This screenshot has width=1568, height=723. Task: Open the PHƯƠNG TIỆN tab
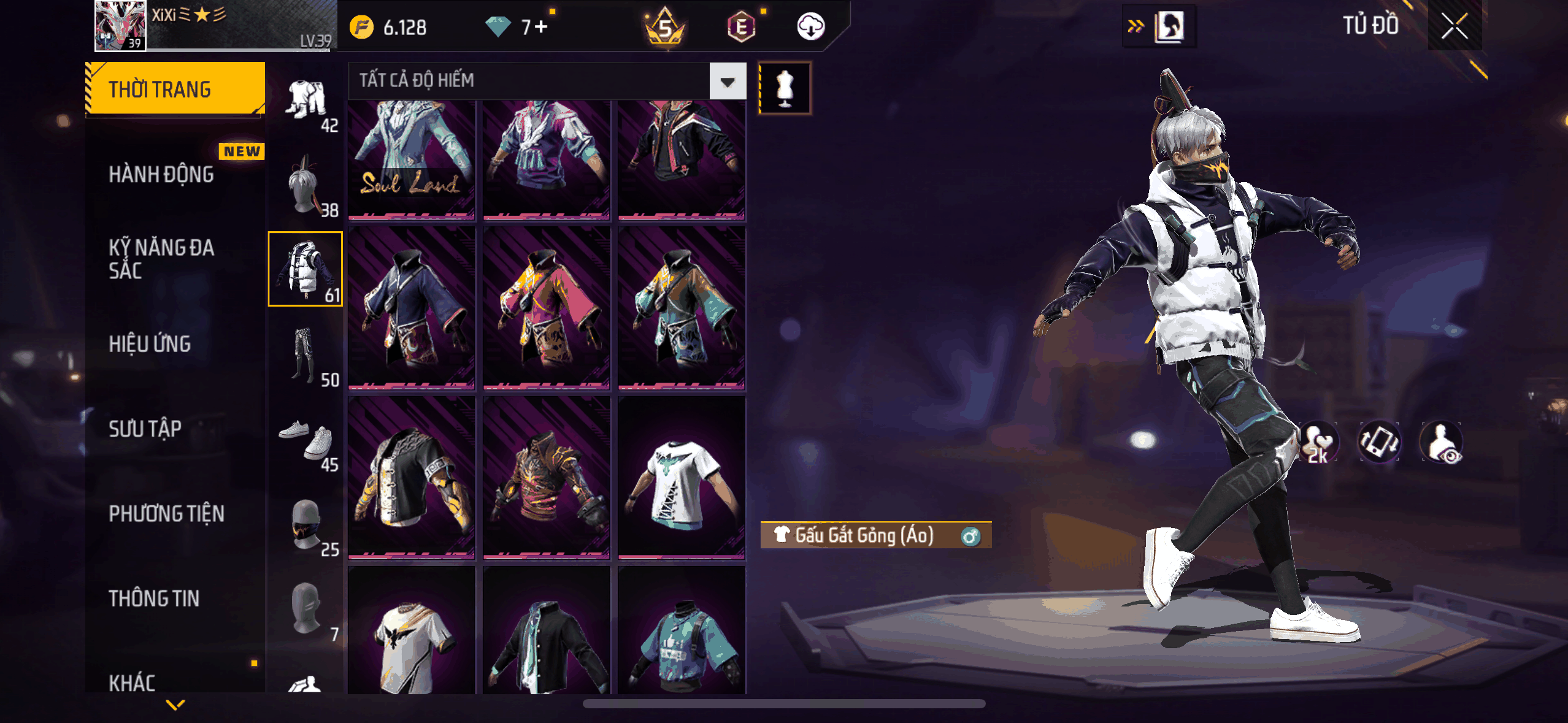point(166,513)
